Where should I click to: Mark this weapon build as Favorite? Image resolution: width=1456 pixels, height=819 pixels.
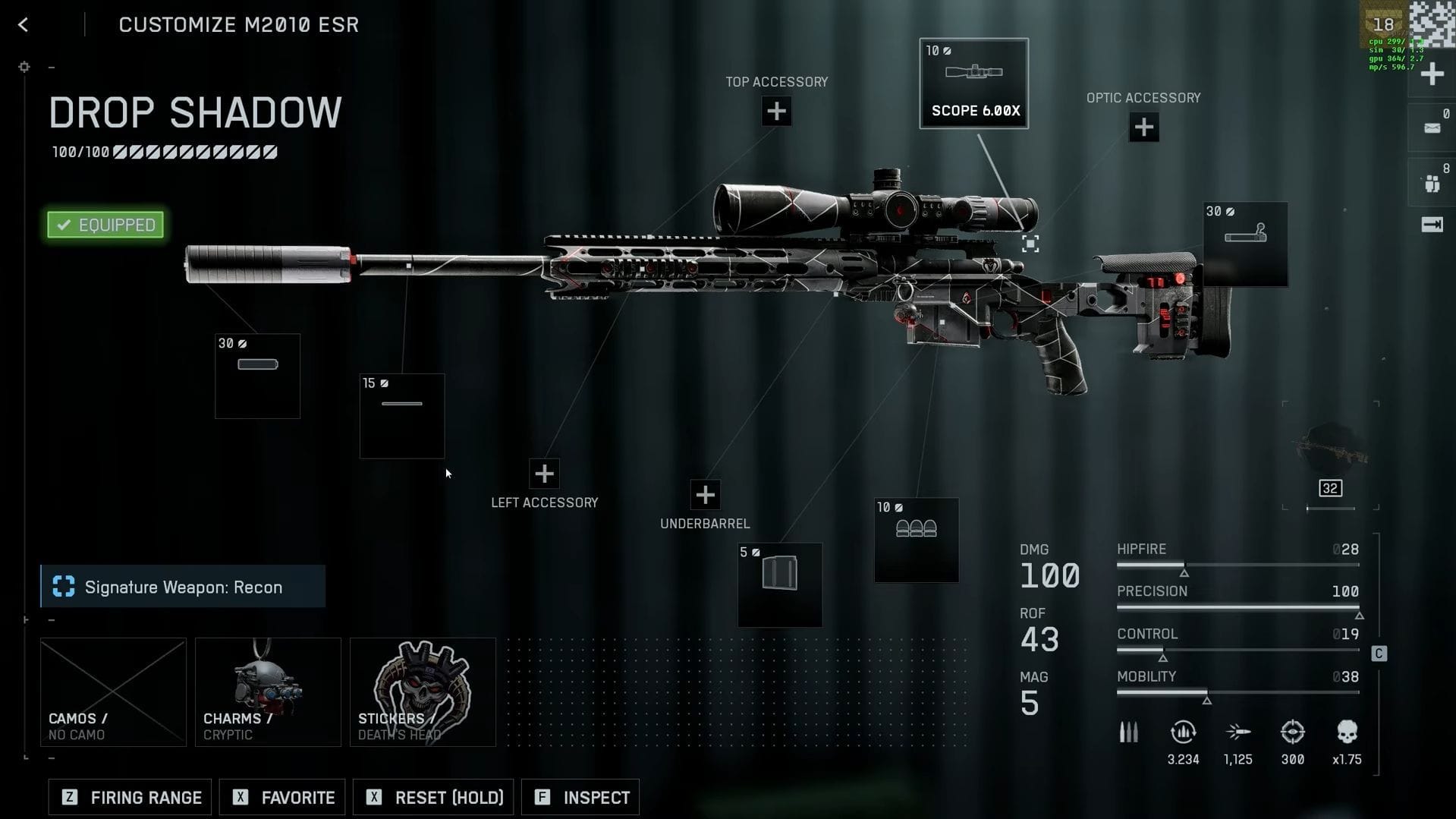coord(282,797)
